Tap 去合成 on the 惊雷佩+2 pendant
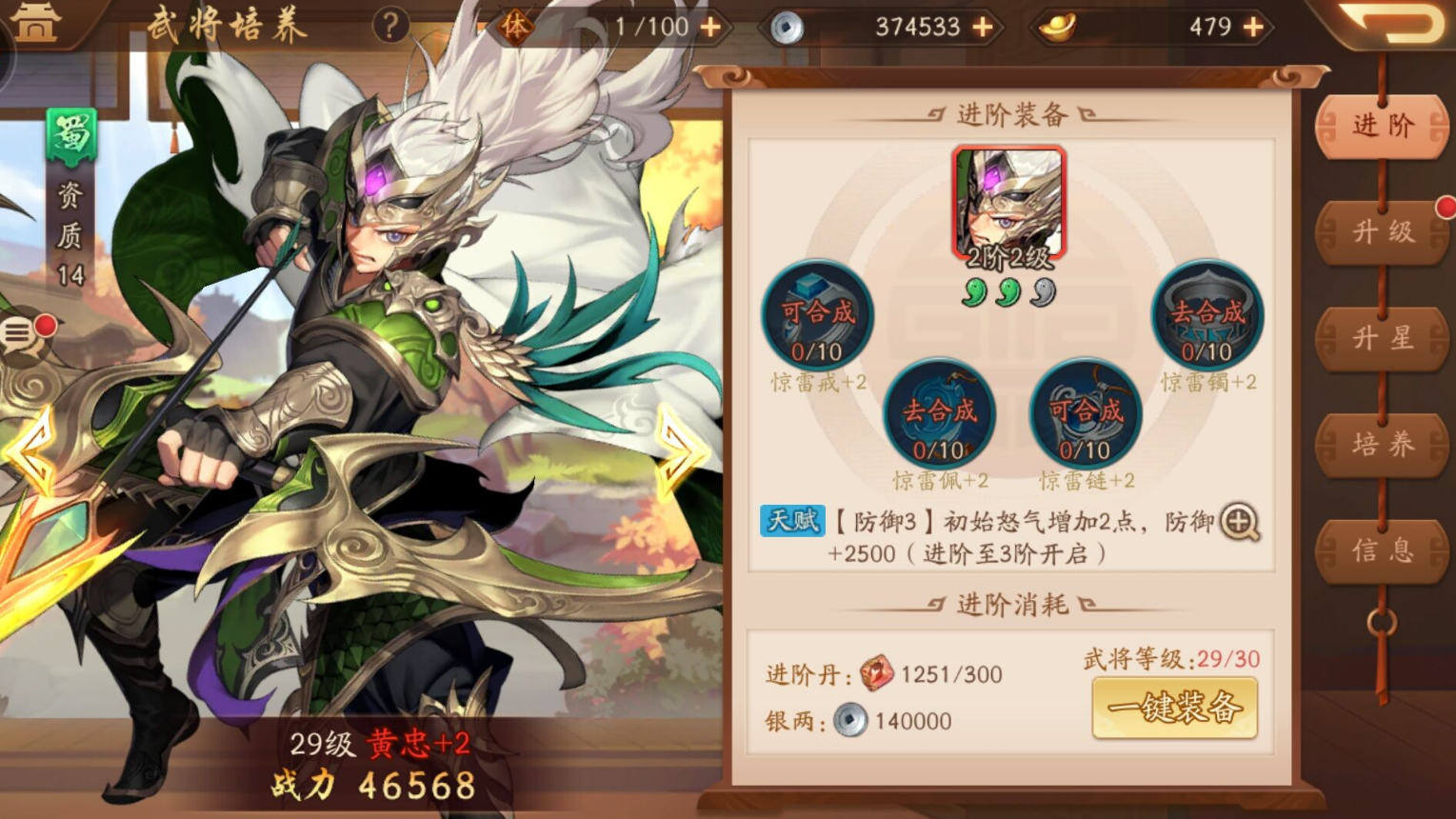 click(940, 414)
